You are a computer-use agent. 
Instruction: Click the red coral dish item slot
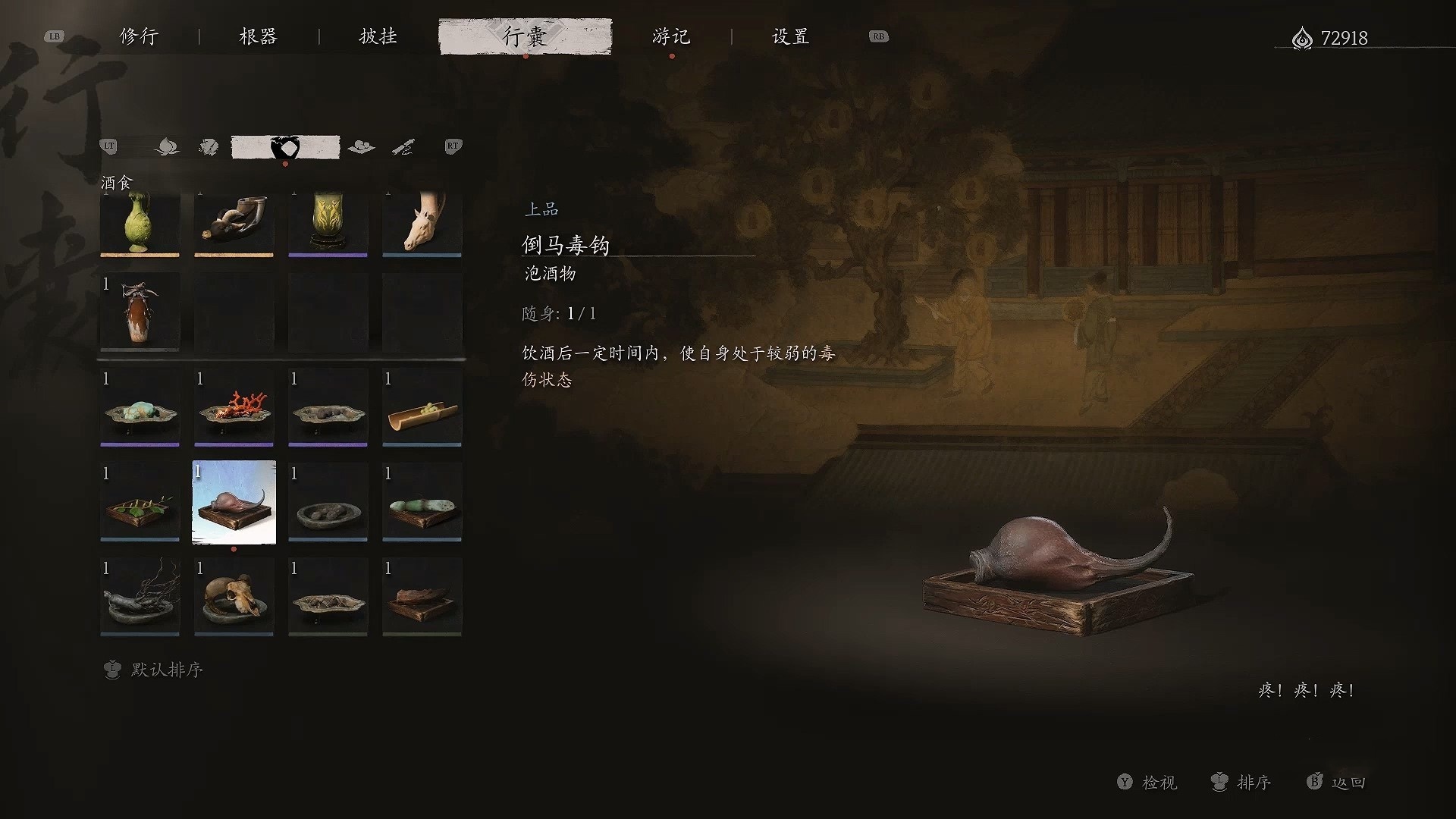(234, 407)
